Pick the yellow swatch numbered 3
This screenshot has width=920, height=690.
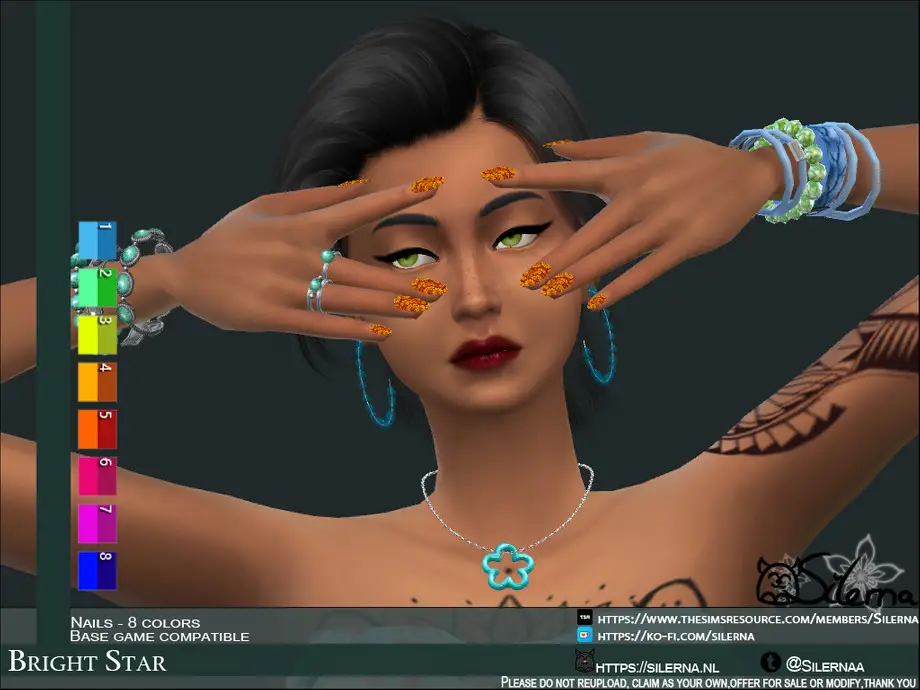(x=97, y=334)
